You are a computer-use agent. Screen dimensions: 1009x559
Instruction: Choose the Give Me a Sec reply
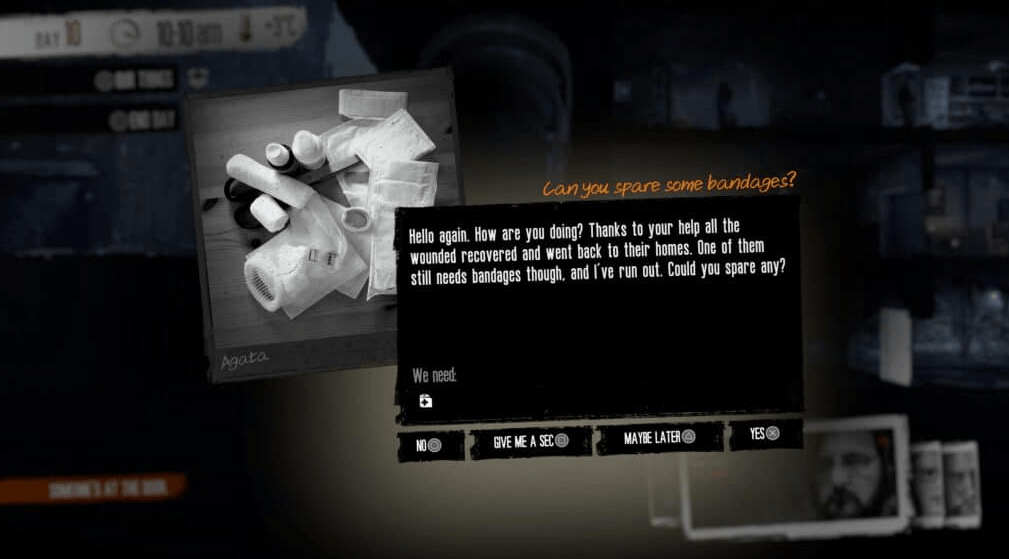click(x=530, y=441)
